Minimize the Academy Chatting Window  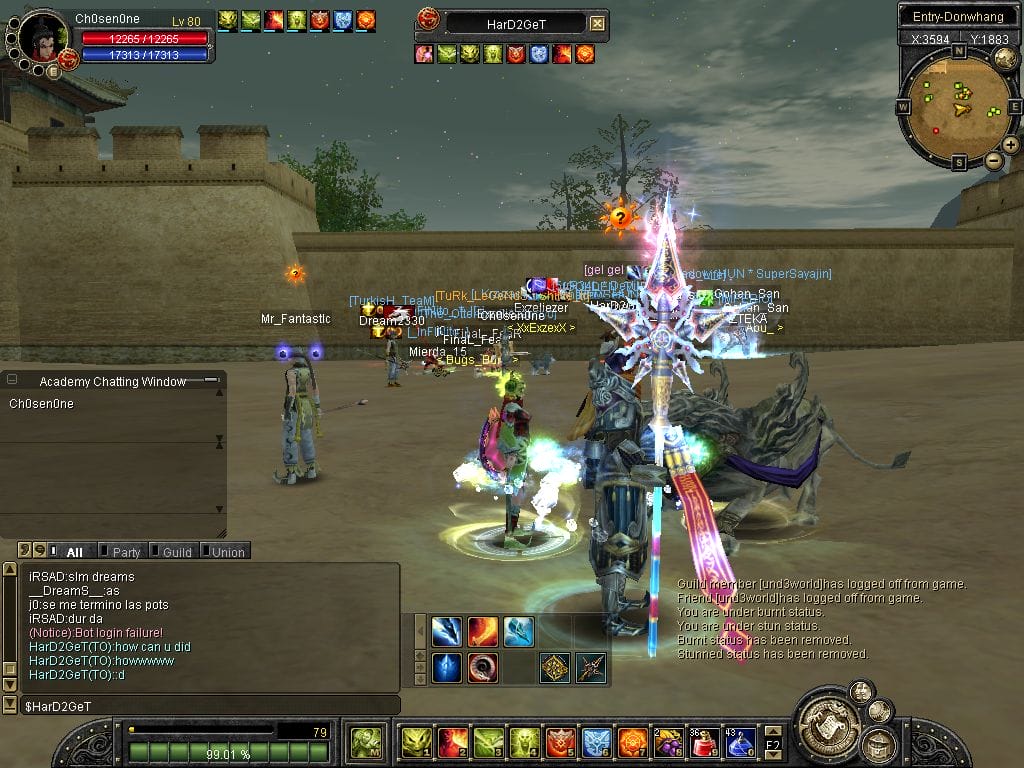[x=210, y=381]
